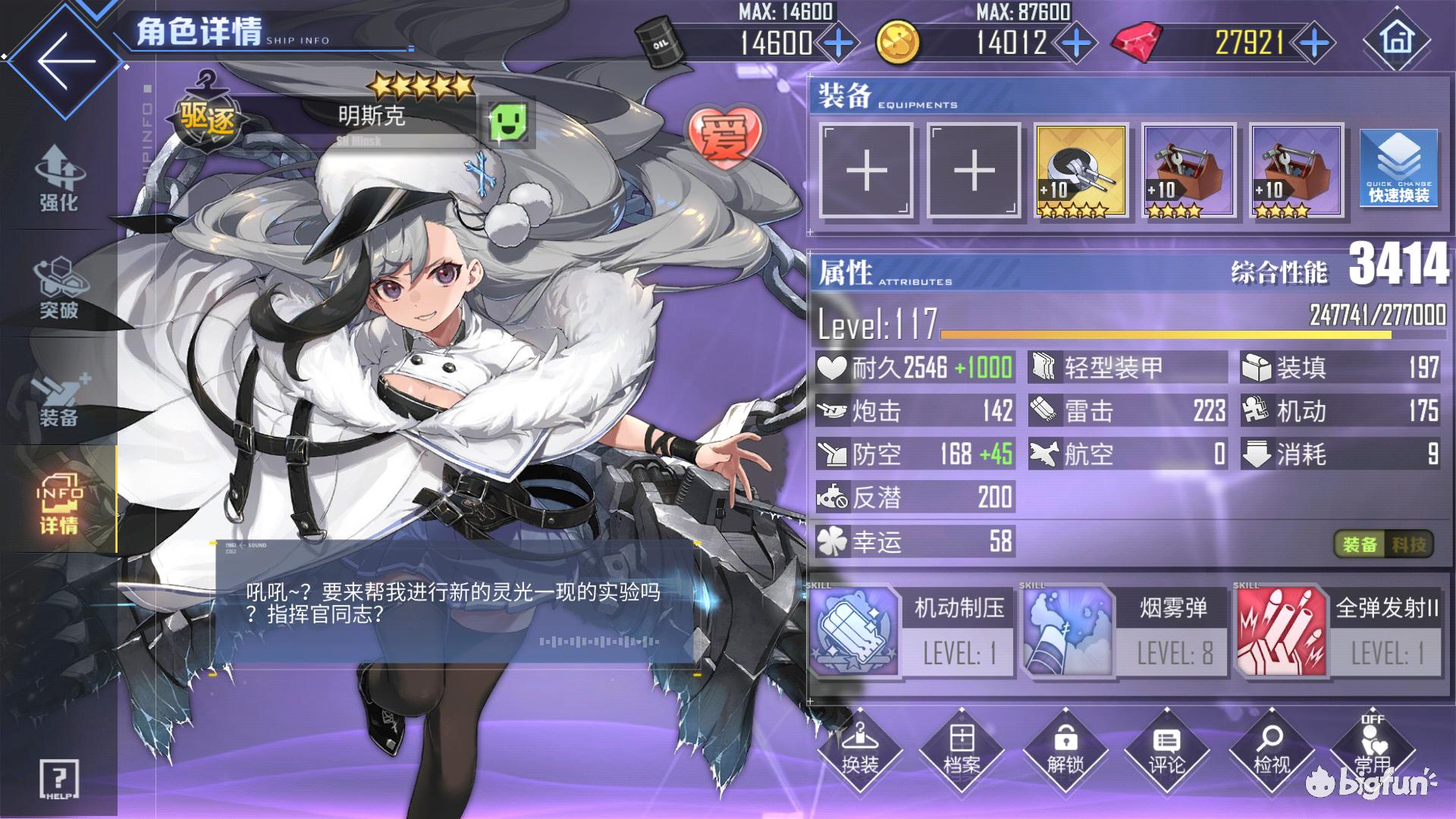
Task: Open the 快速换装 quick change button
Action: coord(1398,171)
